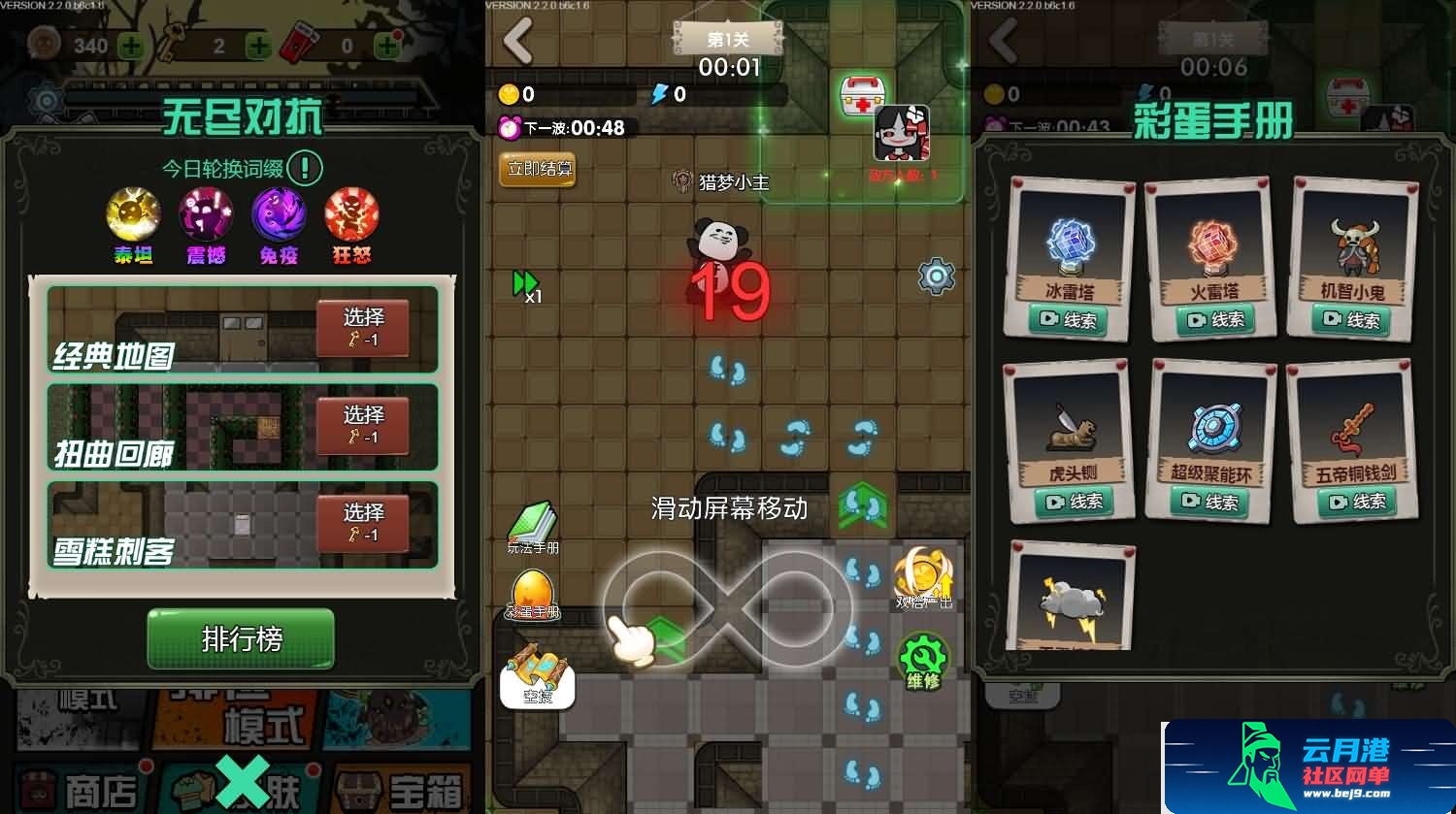Click the 排行榜 leaderboard button
This screenshot has width=1456, height=814.
pyautogui.click(x=240, y=638)
